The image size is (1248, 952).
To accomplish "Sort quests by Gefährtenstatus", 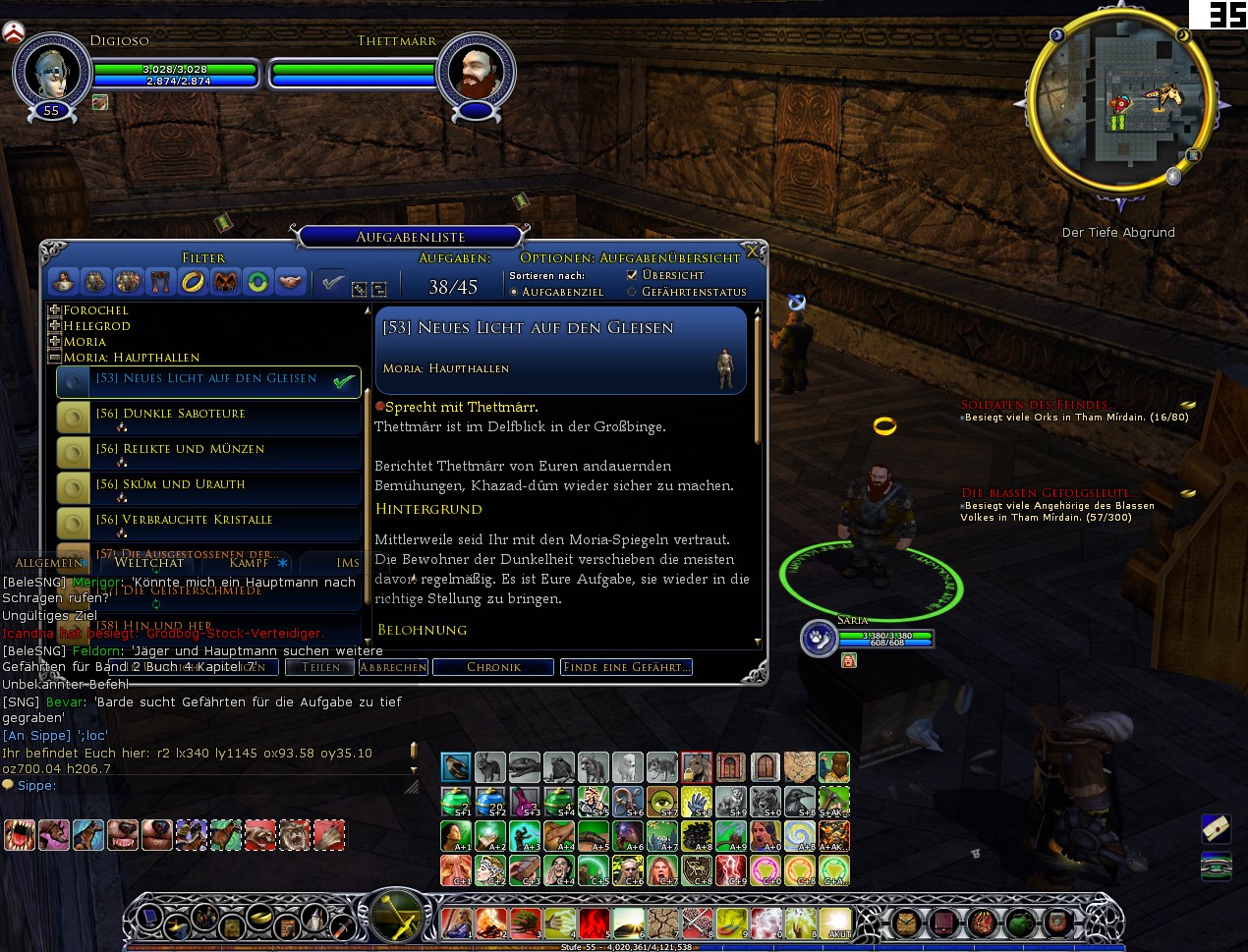I will (x=632, y=292).
